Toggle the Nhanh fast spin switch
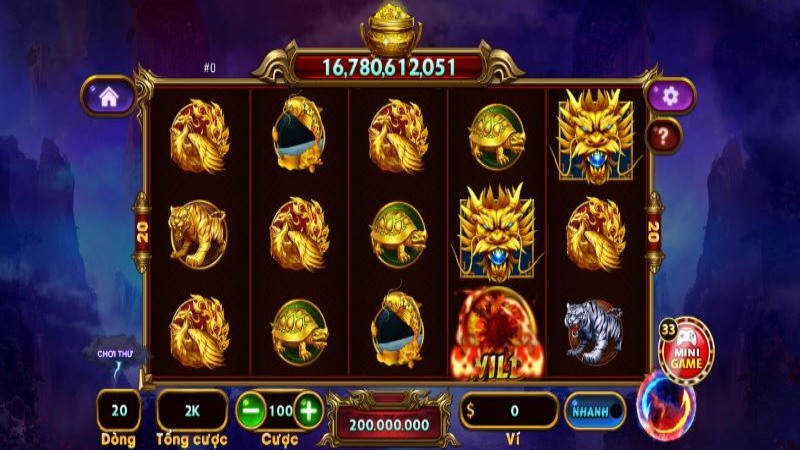This screenshot has height=450, width=800. 594,410
